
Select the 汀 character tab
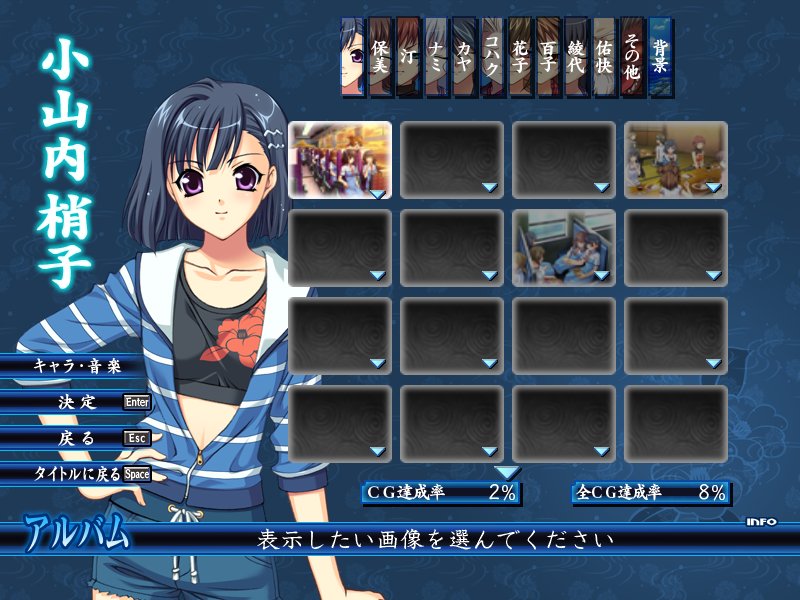click(408, 56)
